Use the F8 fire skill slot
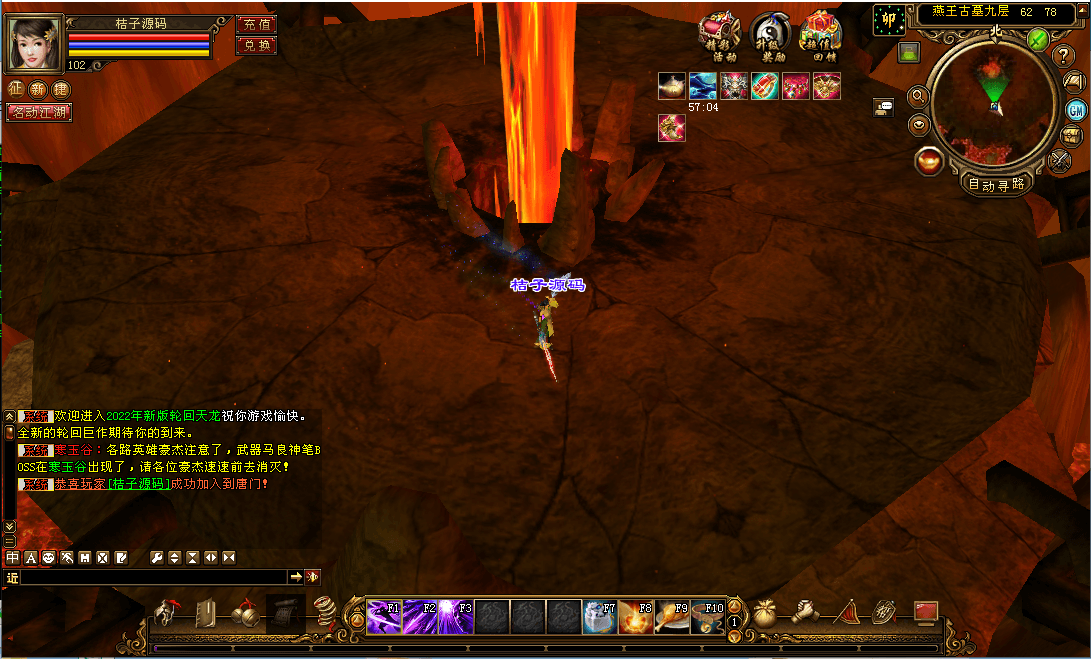Viewport: 1091px width, 659px height. point(636,617)
